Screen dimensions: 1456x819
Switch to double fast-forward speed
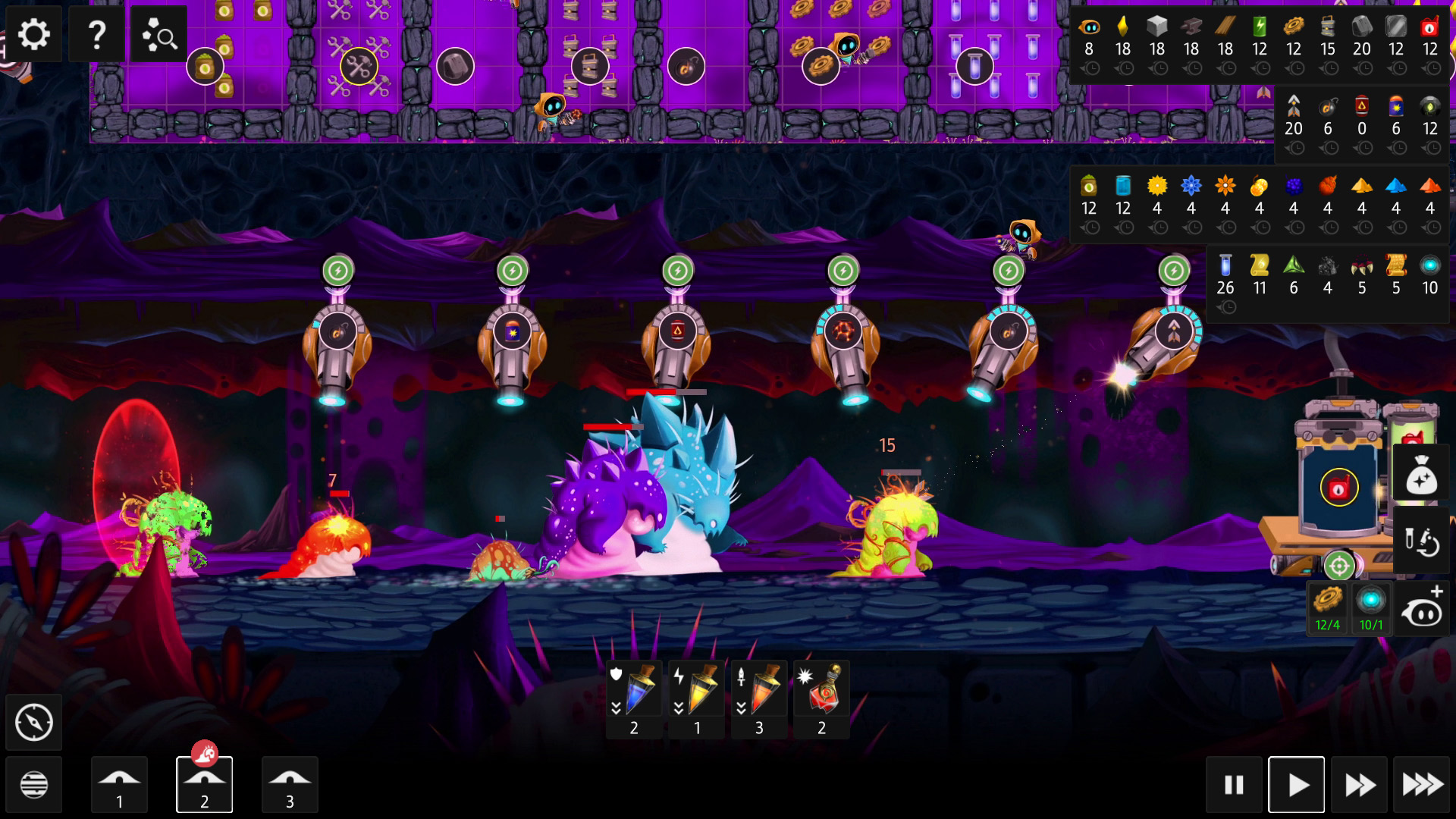click(1359, 785)
